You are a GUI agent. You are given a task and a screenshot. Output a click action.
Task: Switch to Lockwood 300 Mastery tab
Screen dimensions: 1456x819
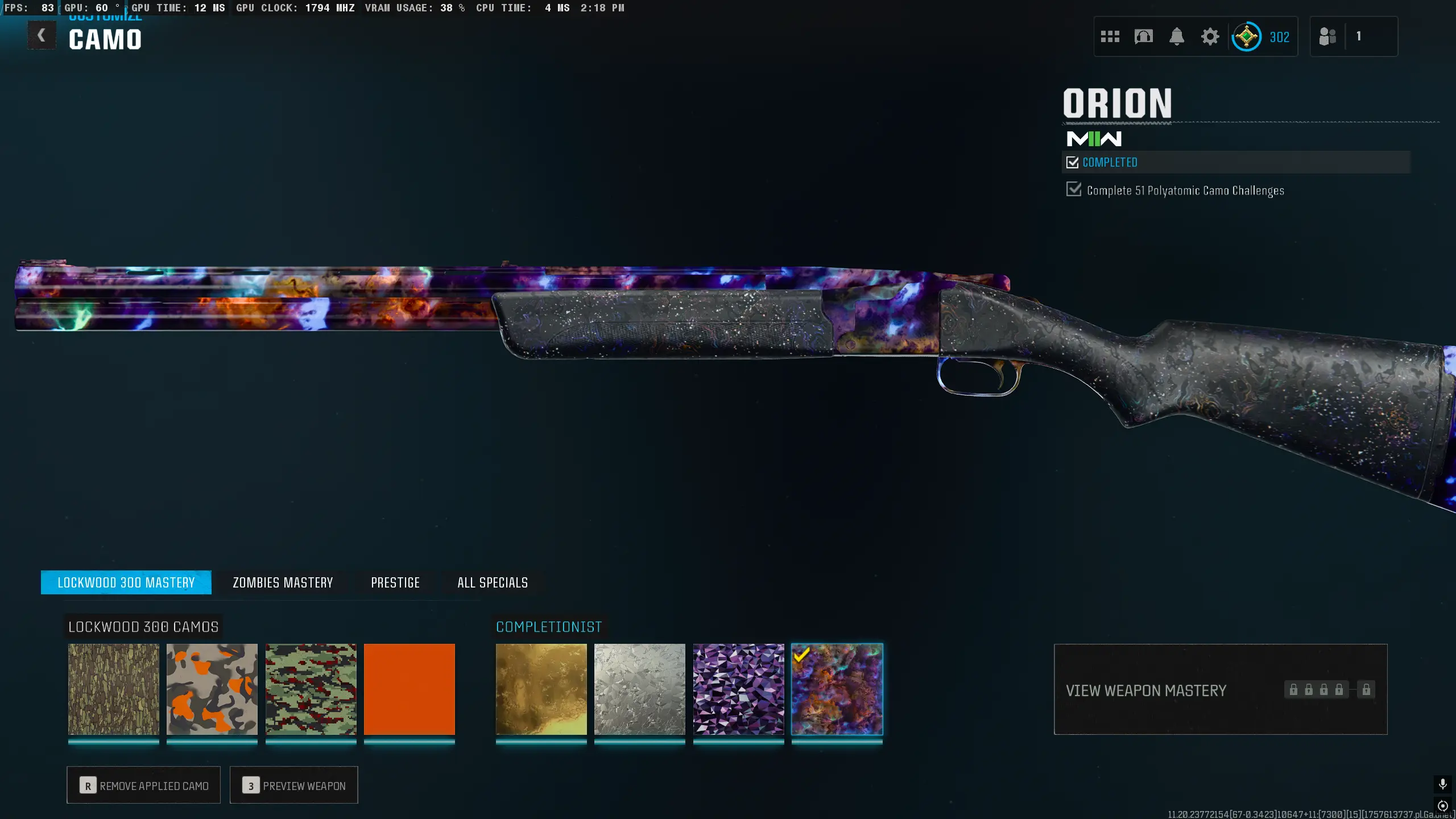[x=126, y=582]
